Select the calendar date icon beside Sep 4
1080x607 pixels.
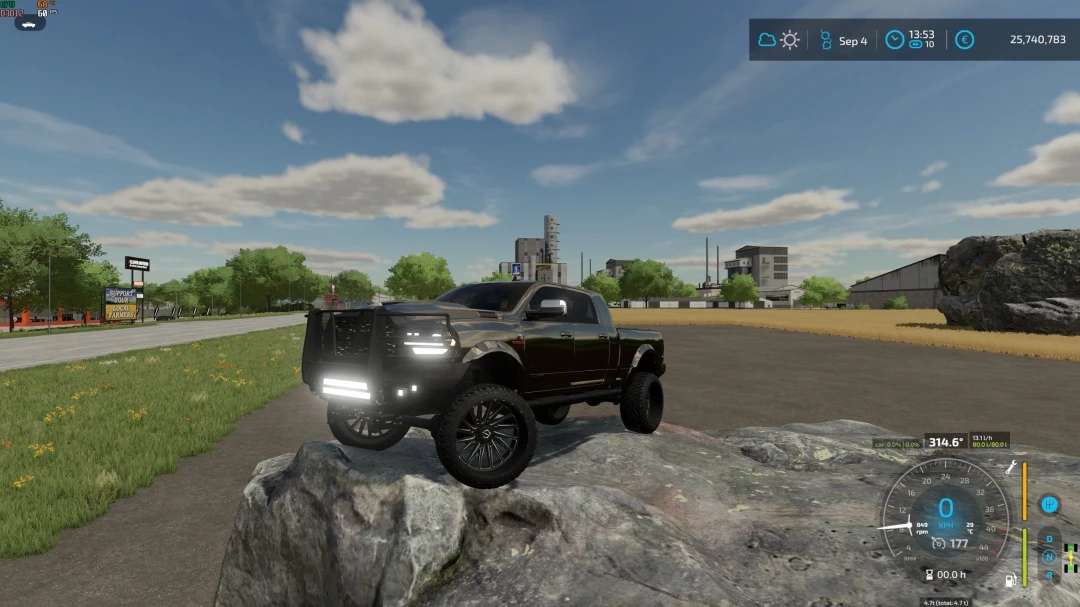826,40
